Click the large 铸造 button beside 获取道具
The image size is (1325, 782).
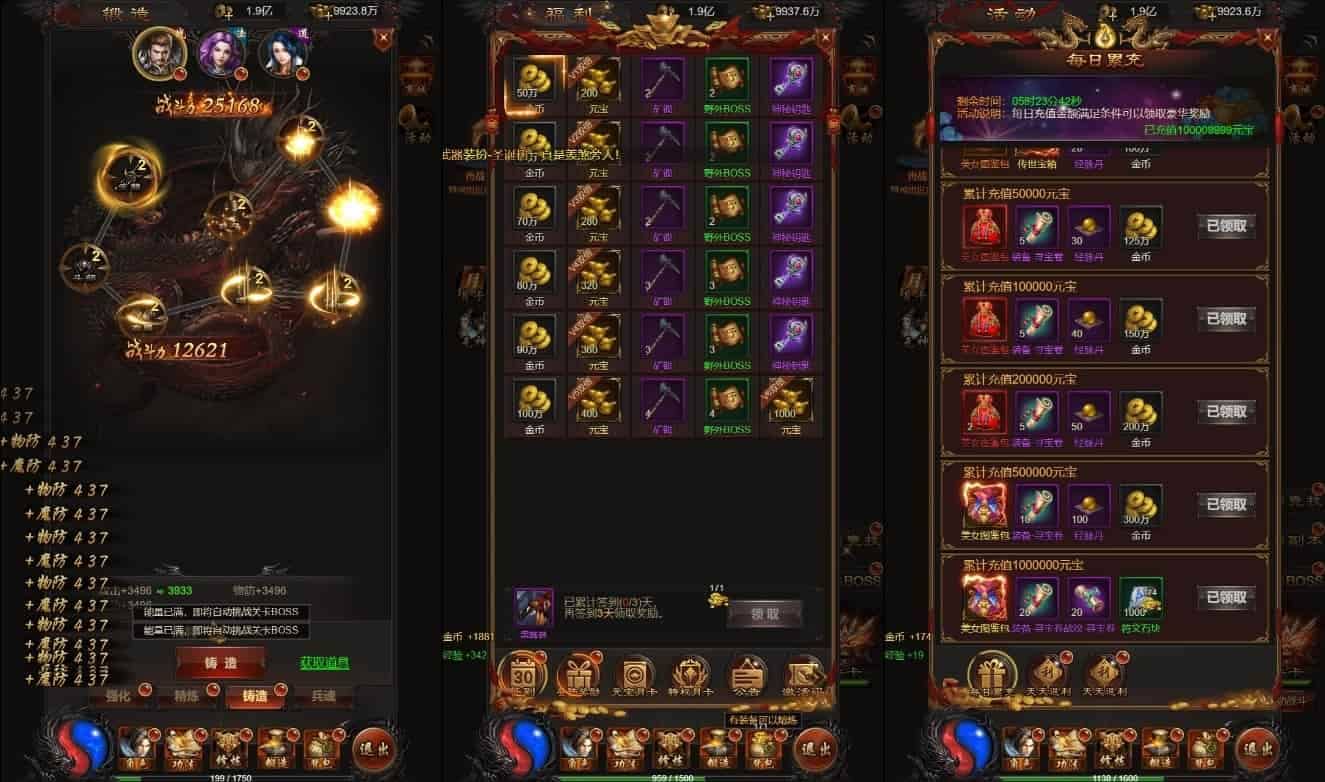(x=220, y=662)
